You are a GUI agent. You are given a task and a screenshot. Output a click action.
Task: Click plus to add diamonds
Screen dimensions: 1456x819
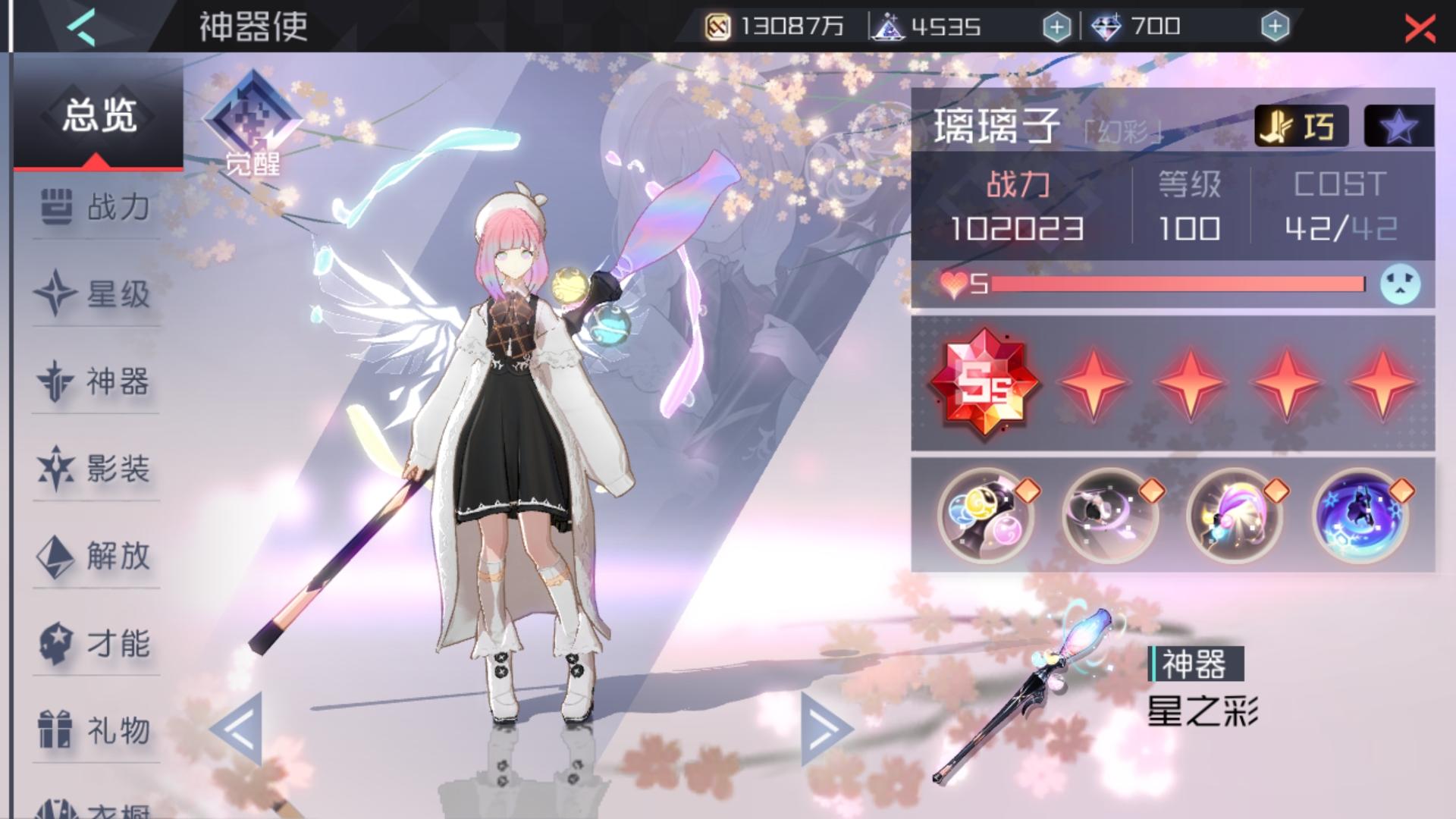pyautogui.click(x=1279, y=26)
